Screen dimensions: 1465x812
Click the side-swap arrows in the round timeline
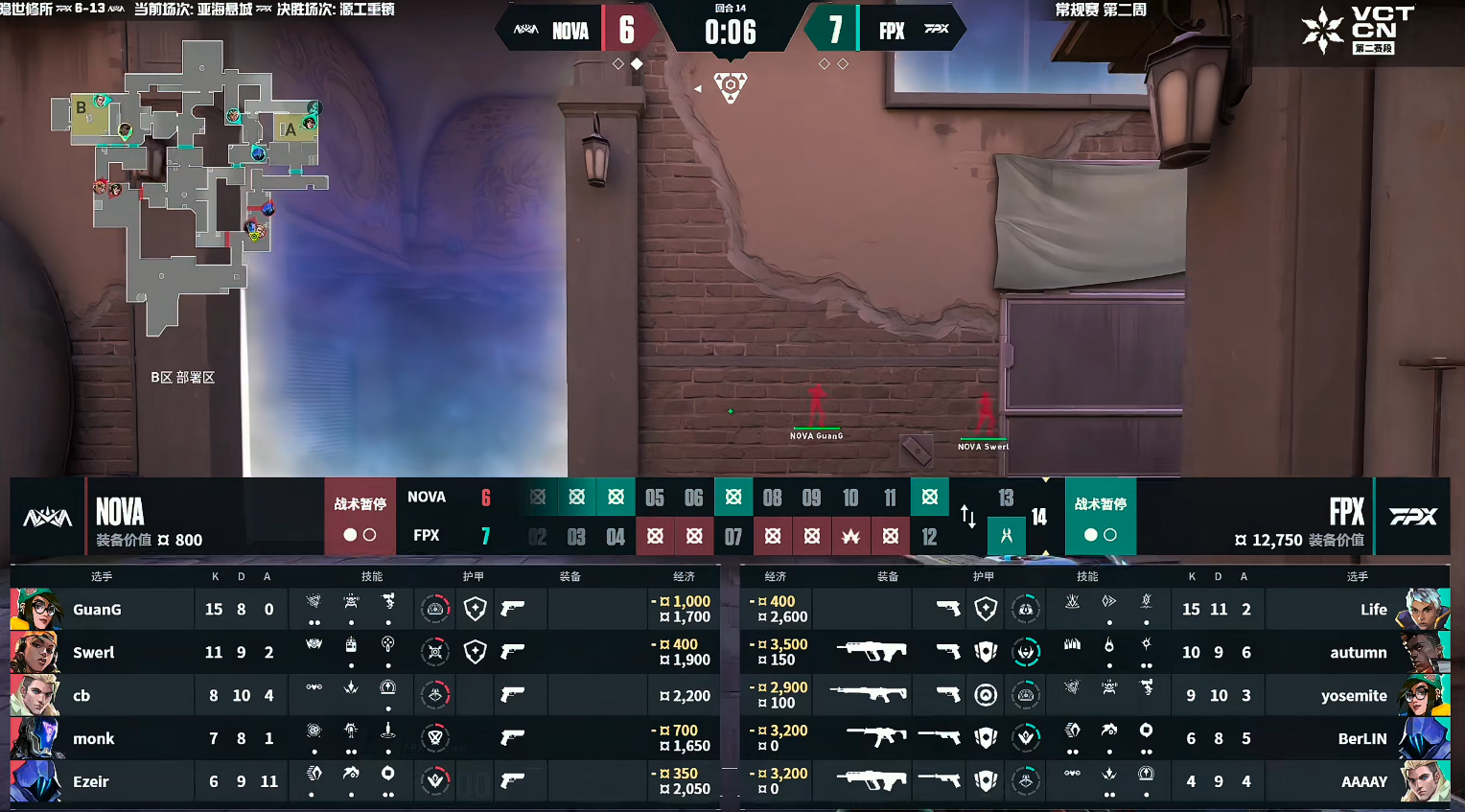(x=968, y=518)
